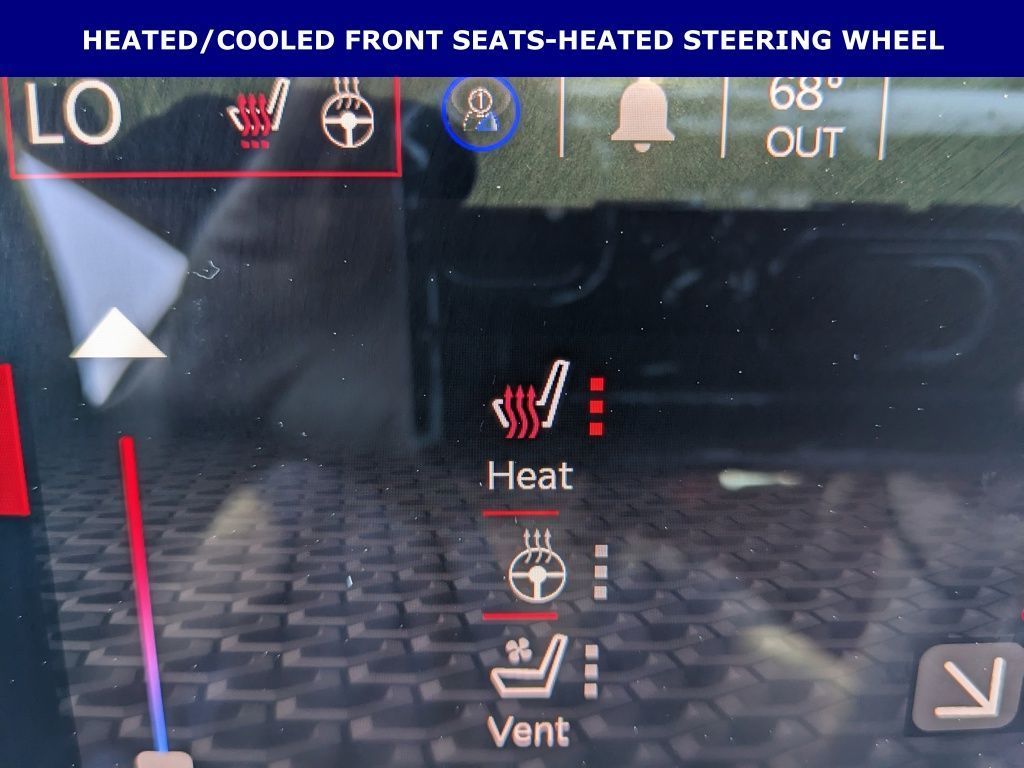Click the diagonal arrow collapse button
Screen dimensions: 1024x768
pos(964,689)
